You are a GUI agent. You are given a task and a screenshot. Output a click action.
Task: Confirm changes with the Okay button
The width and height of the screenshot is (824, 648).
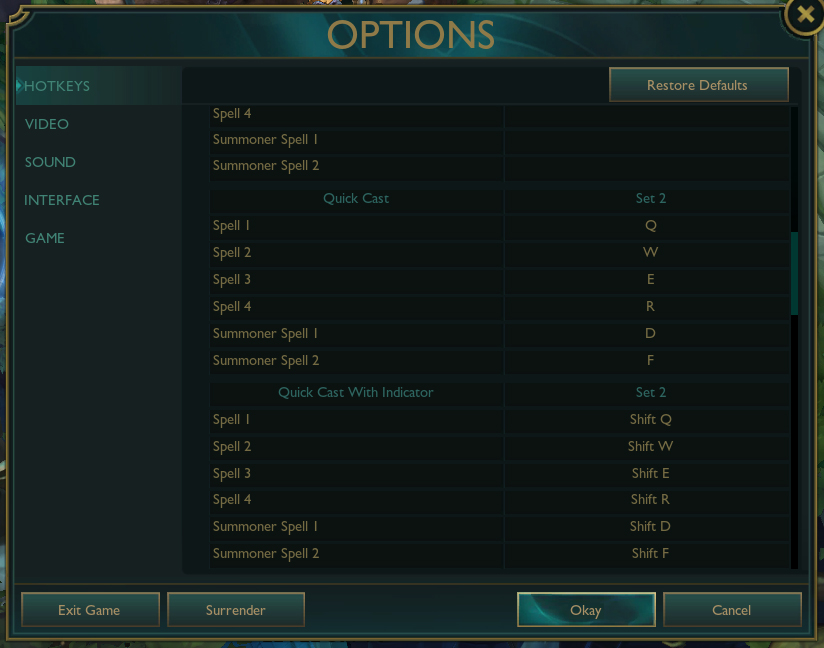(x=586, y=610)
